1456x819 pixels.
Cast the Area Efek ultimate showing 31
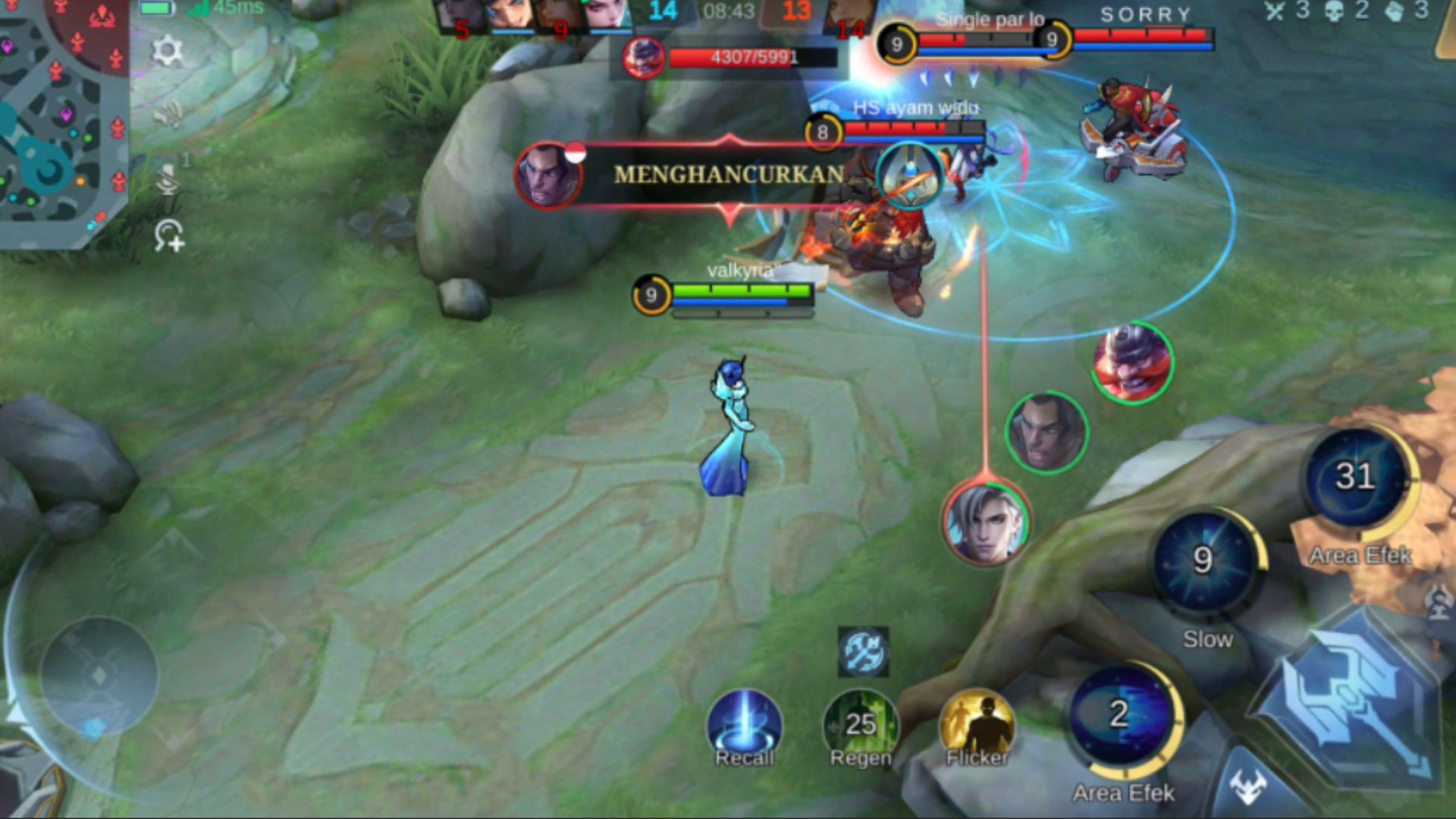[x=1356, y=478]
